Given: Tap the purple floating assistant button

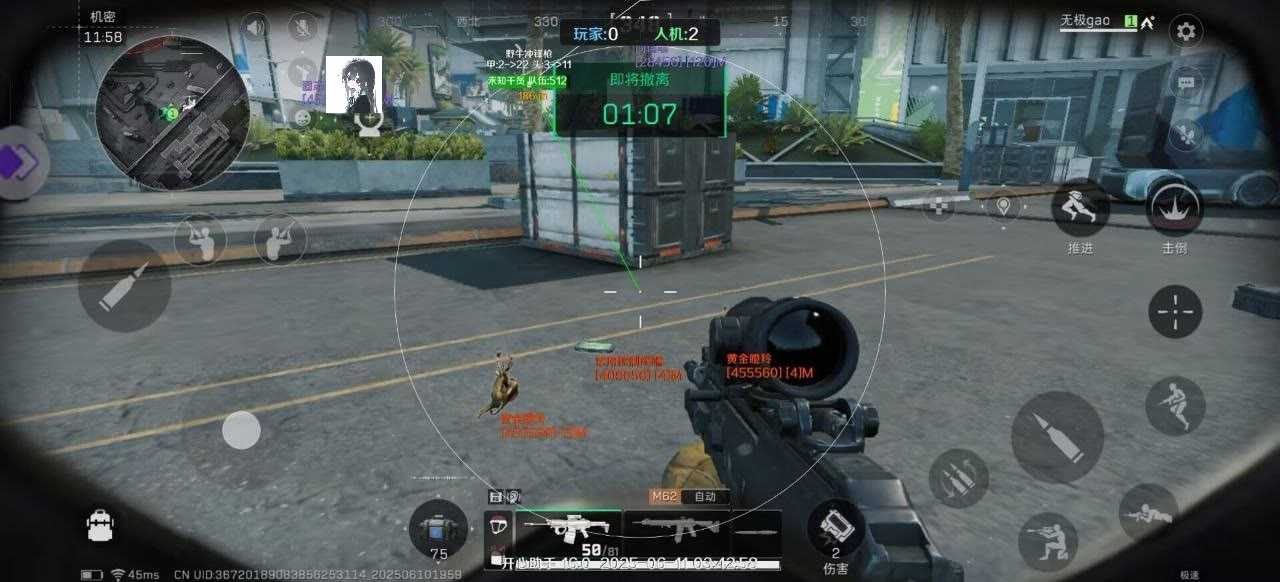Looking at the screenshot, I should click(x=18, y=163).
